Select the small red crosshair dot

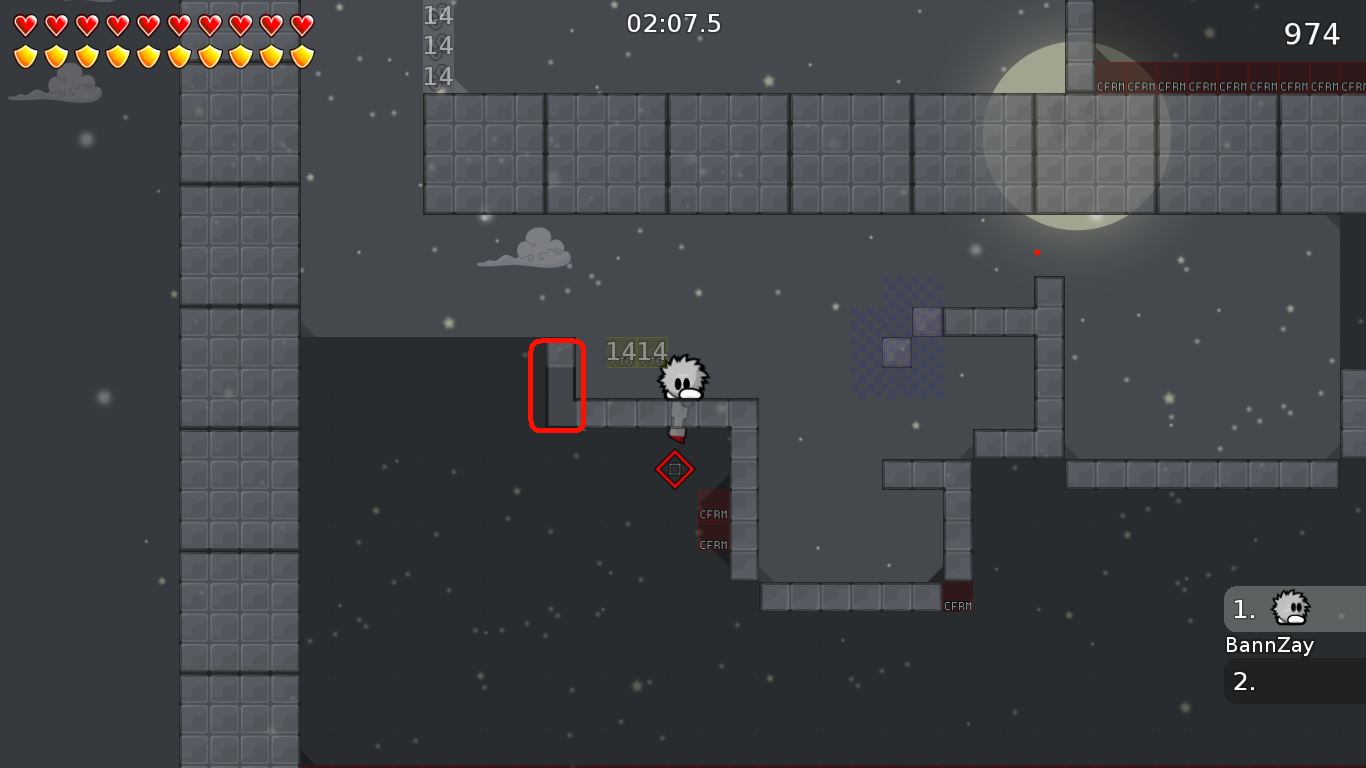[x=1036, y=253]
